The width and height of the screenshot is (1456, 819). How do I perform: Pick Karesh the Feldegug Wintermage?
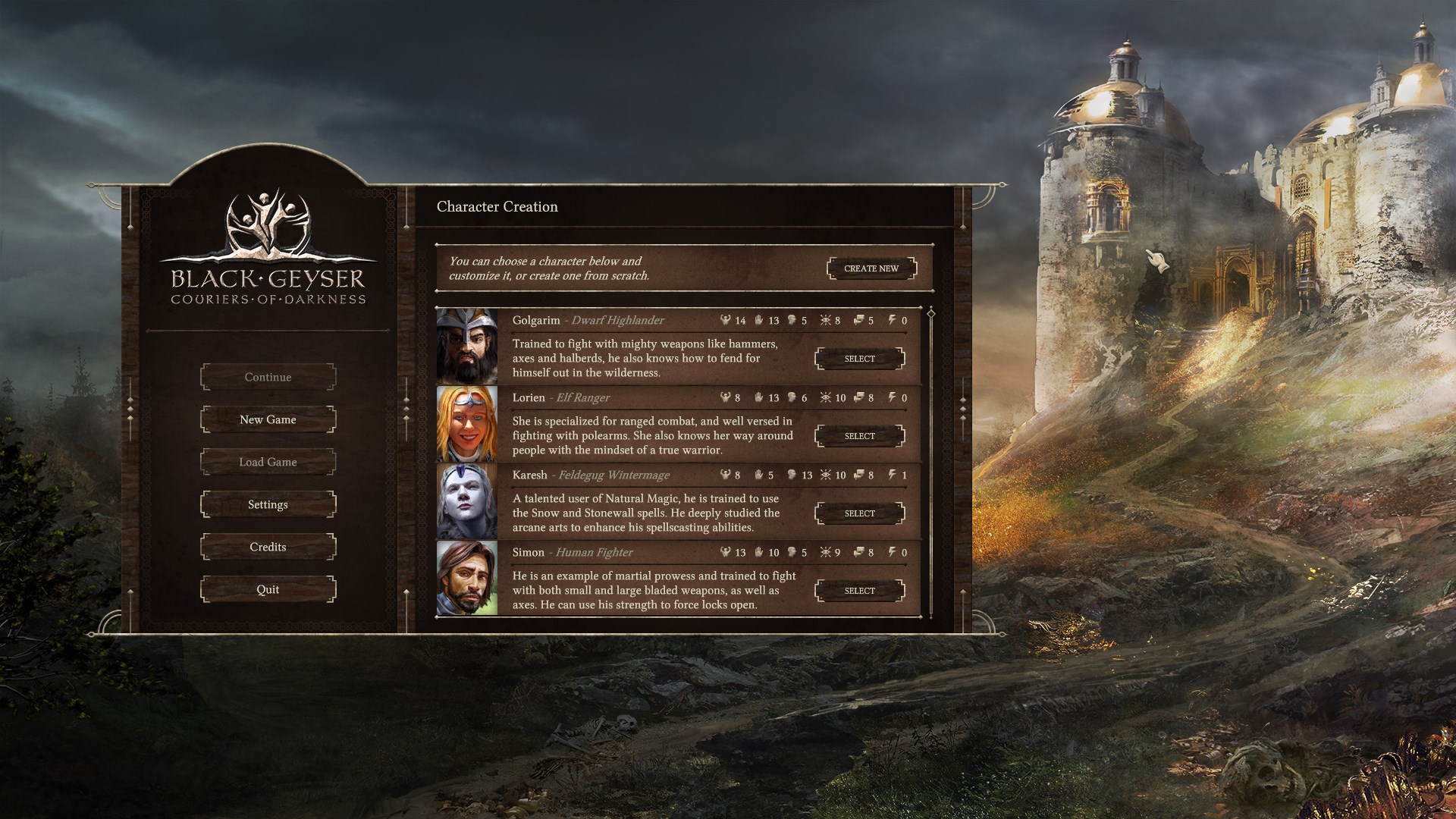[859, 513]
